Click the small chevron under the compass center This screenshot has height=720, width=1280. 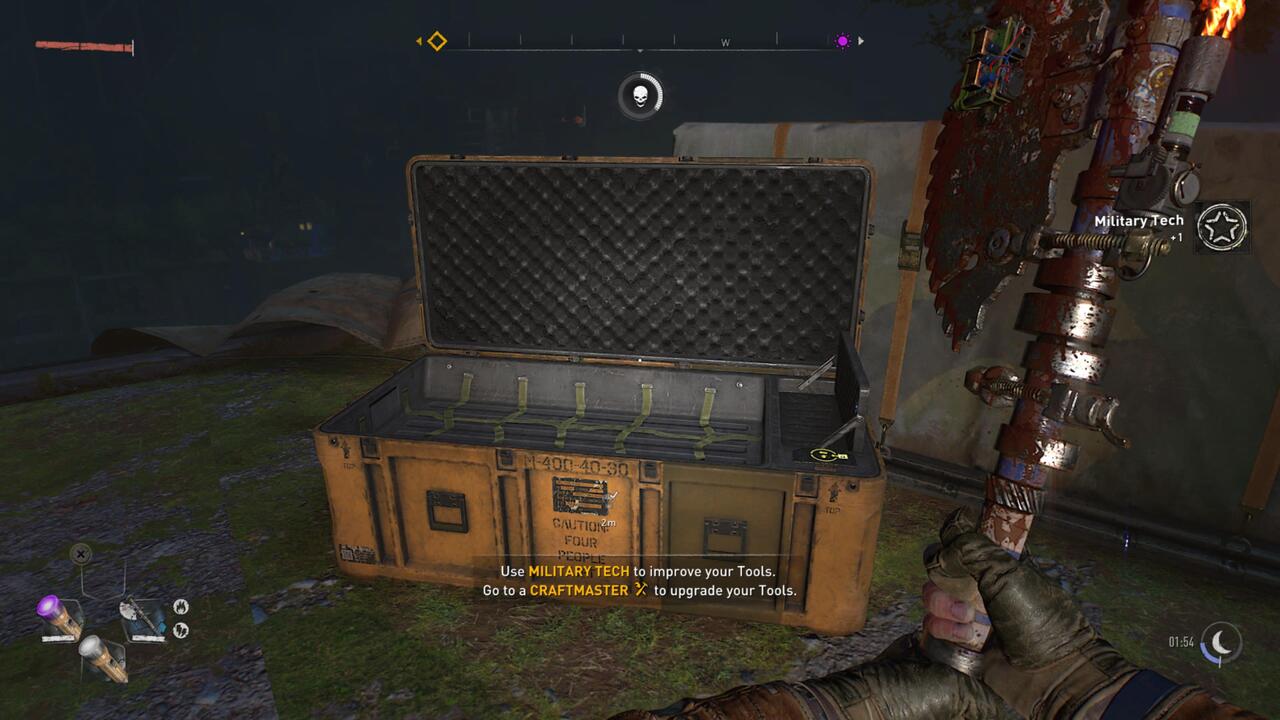[x=640, y=49]
